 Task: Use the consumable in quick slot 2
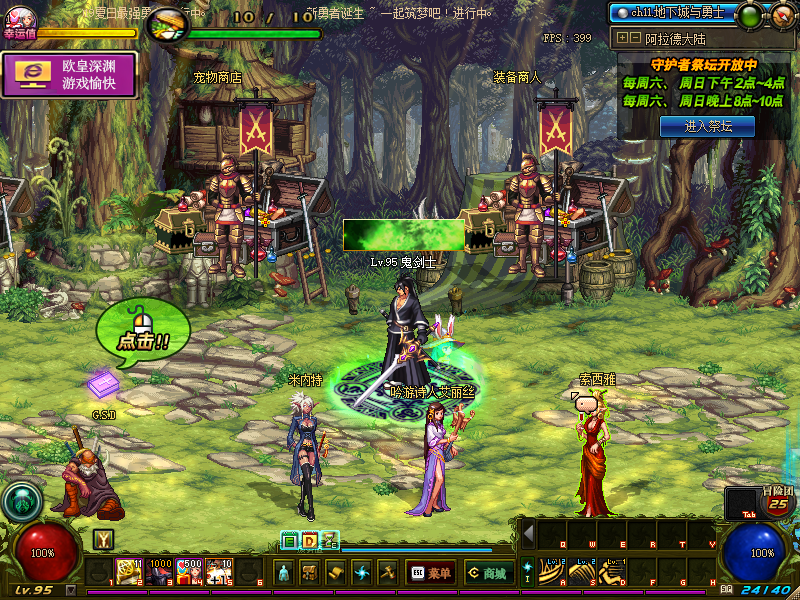[129, 571]
